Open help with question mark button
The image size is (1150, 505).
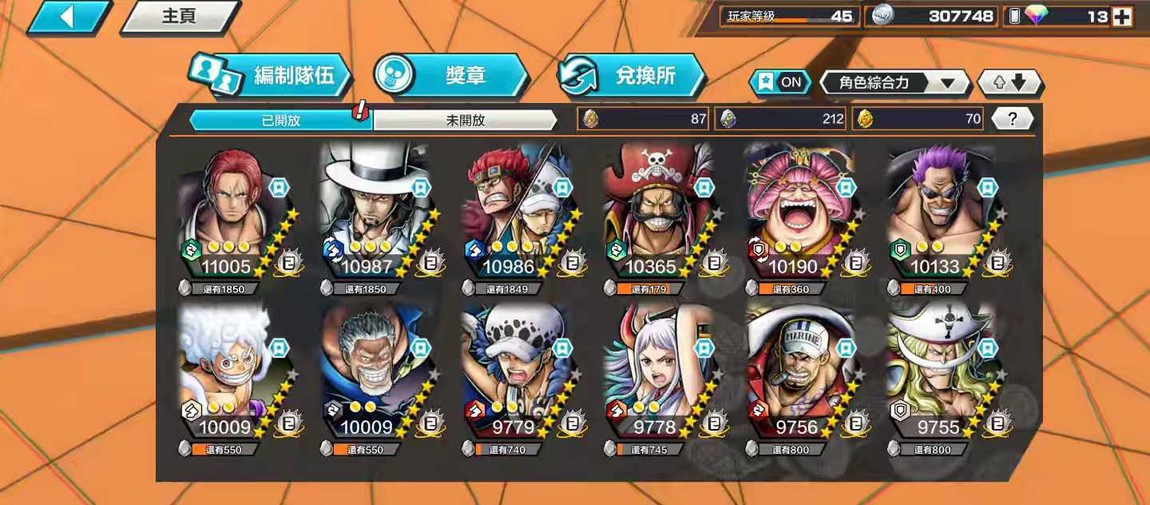(x=1012, y=119)
